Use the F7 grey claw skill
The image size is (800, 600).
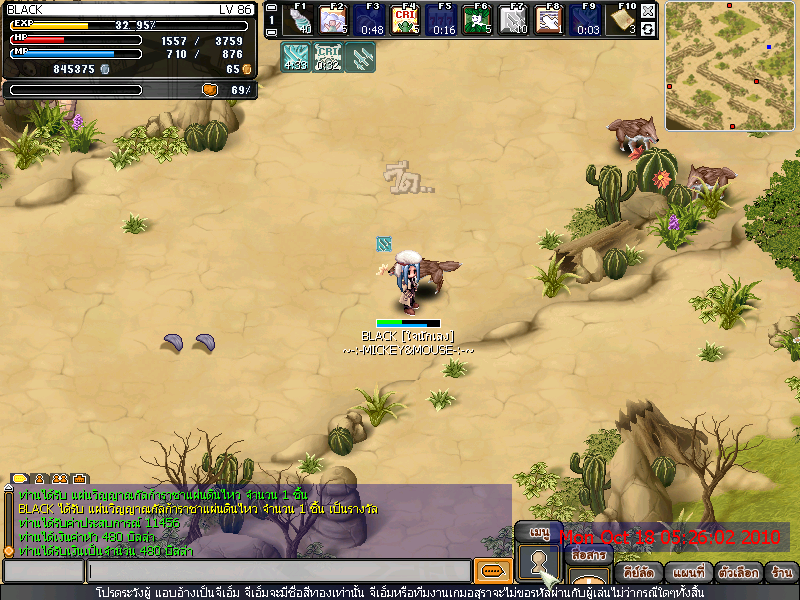click(x=513, y=20)
